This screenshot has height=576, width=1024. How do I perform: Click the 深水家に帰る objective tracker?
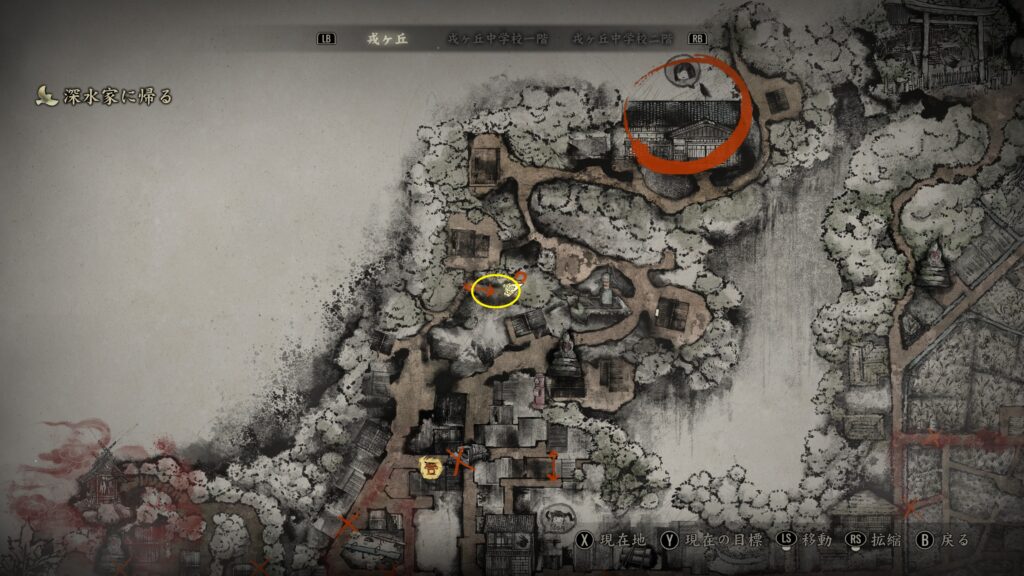[105, 96]
